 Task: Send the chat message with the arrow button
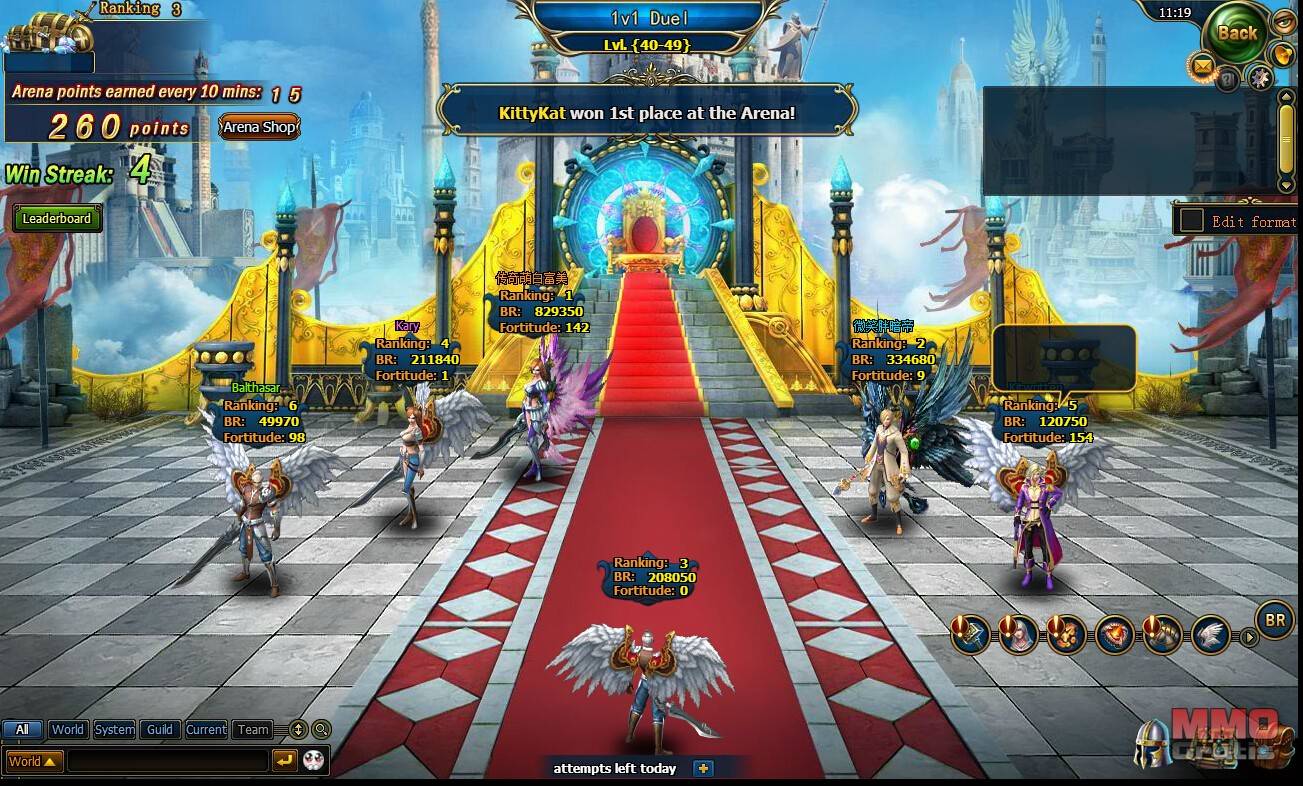(x=284, y=761)
